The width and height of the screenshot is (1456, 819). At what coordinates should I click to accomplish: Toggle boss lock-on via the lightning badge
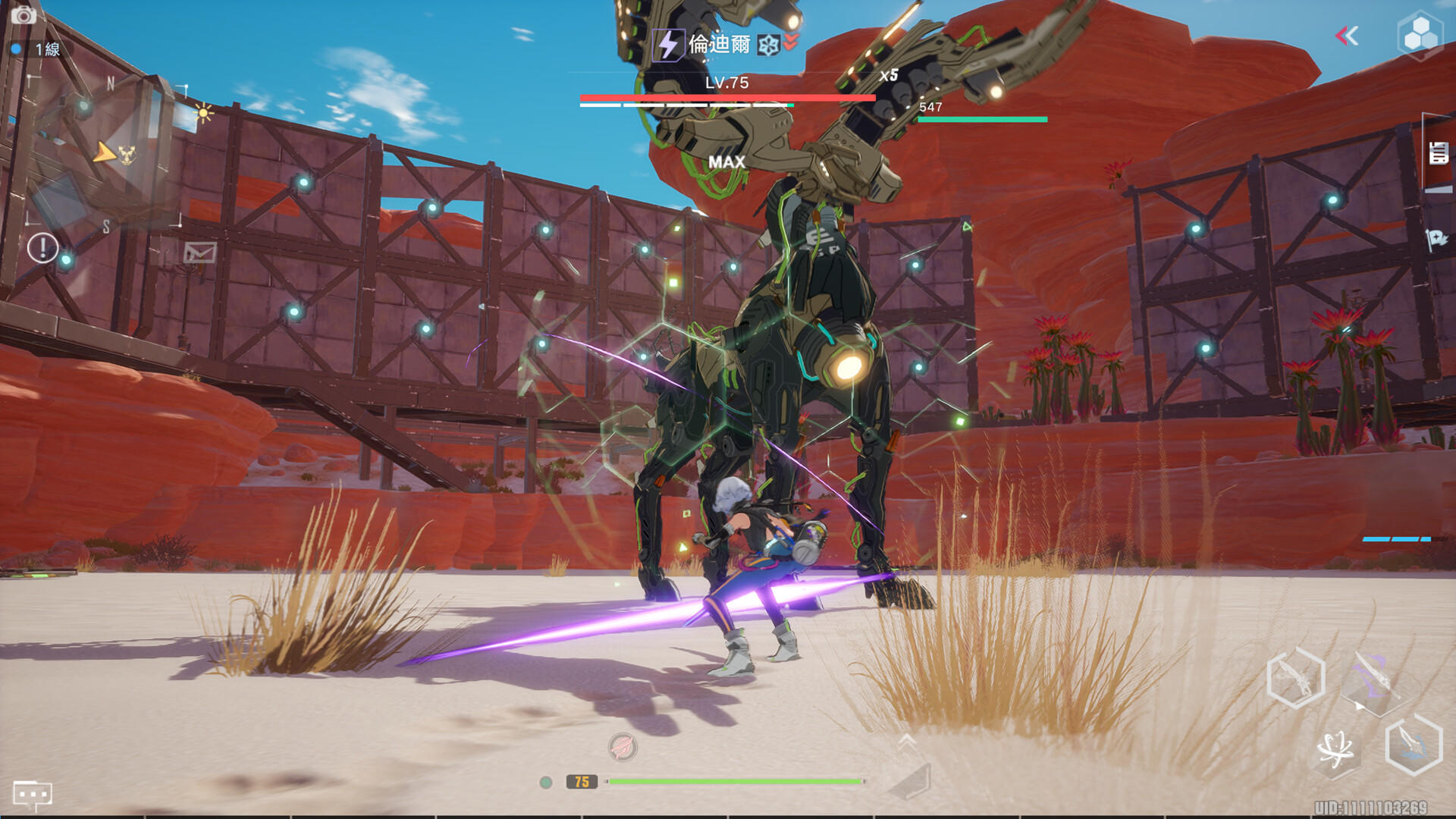click(667, 43)
